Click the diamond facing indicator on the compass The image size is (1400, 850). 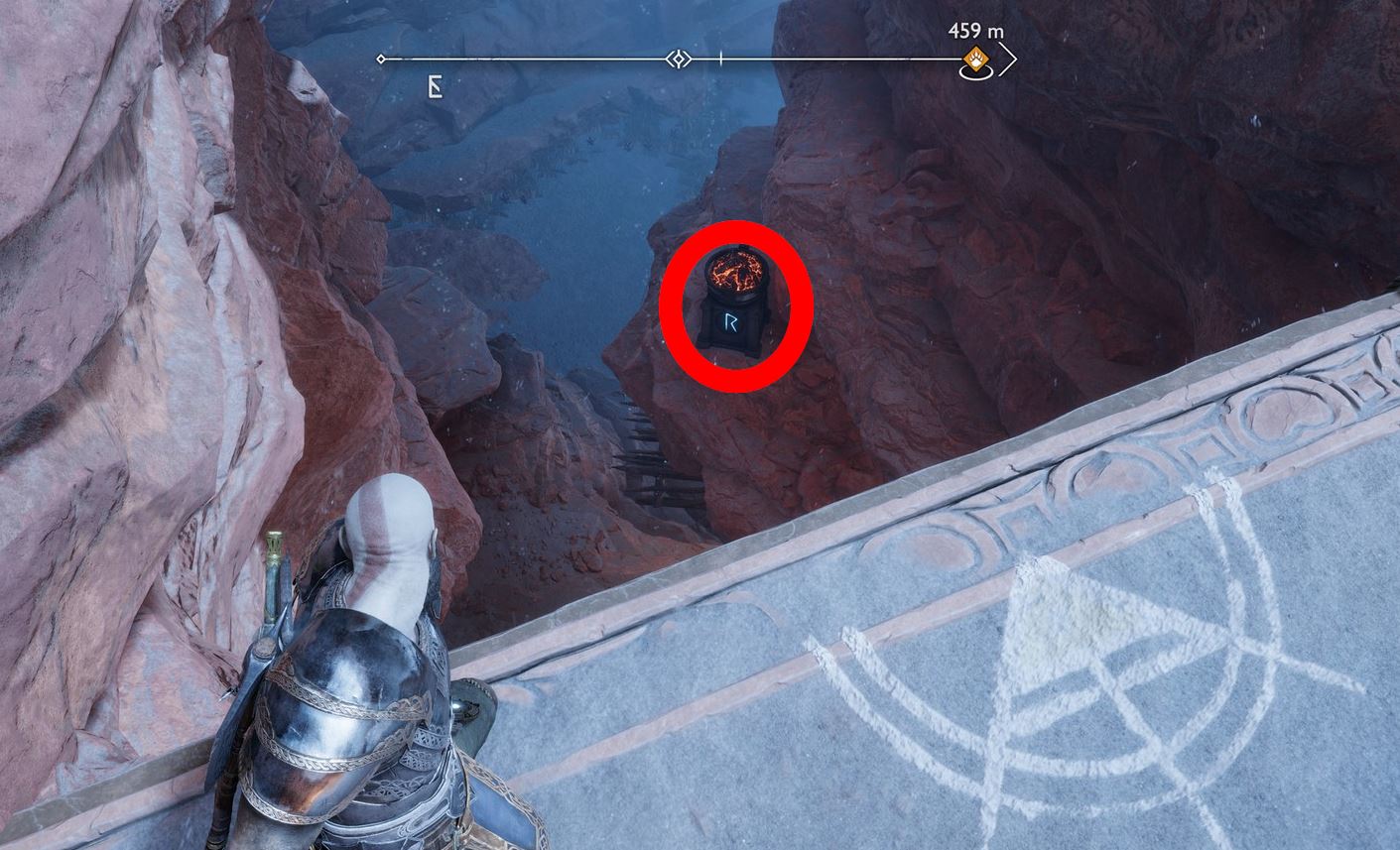[679, 59]
